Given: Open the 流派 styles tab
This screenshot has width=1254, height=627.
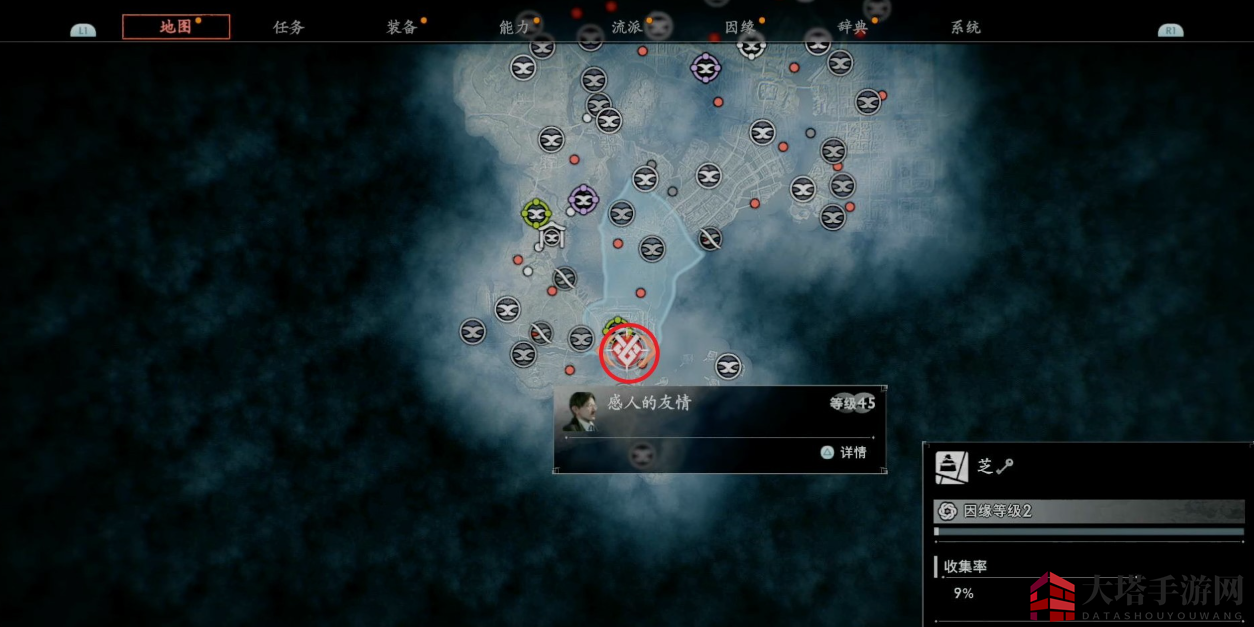Looking at the screenshot, I should [x=627, y=27].
